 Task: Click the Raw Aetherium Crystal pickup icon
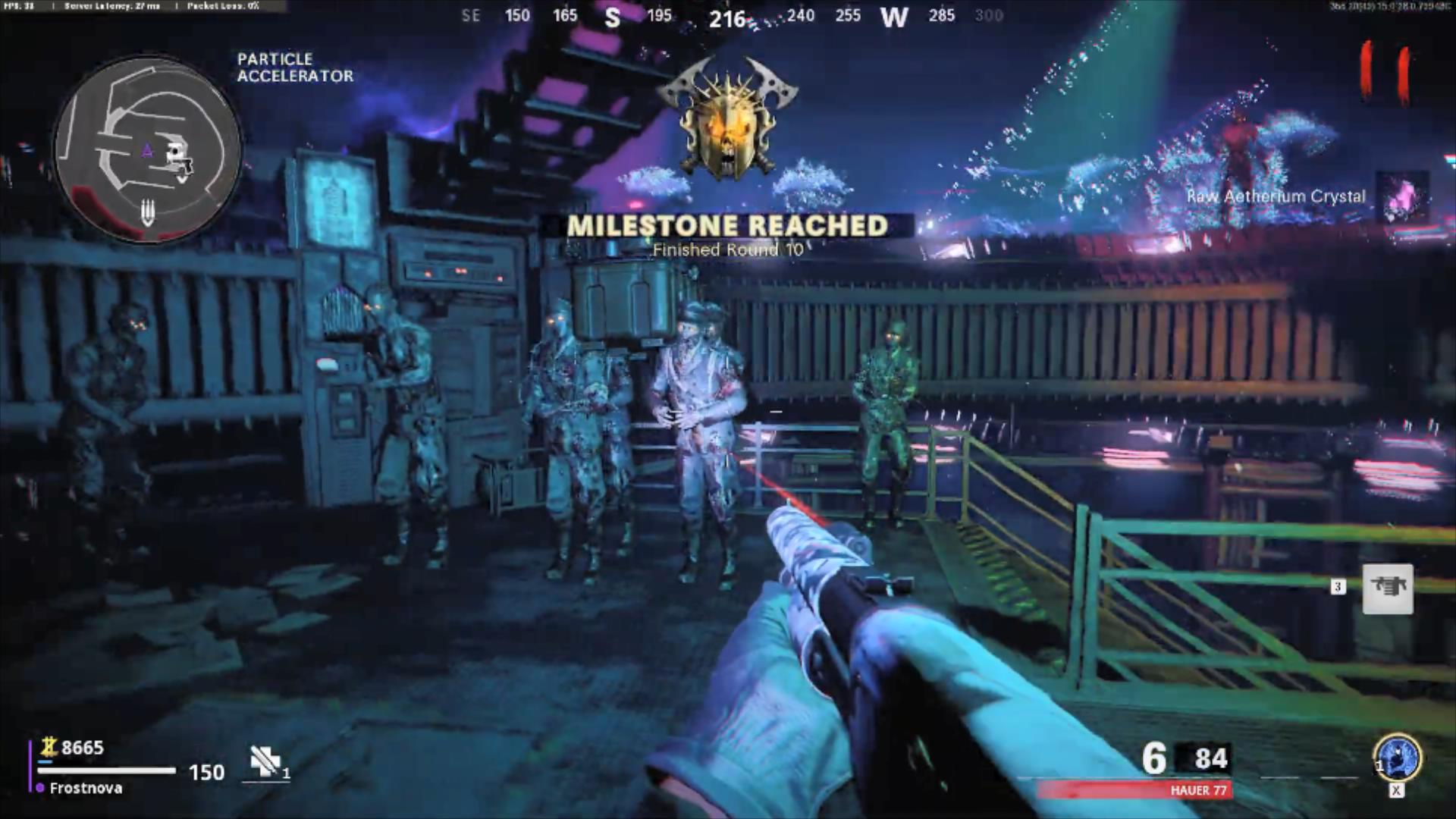point(1403,196)
